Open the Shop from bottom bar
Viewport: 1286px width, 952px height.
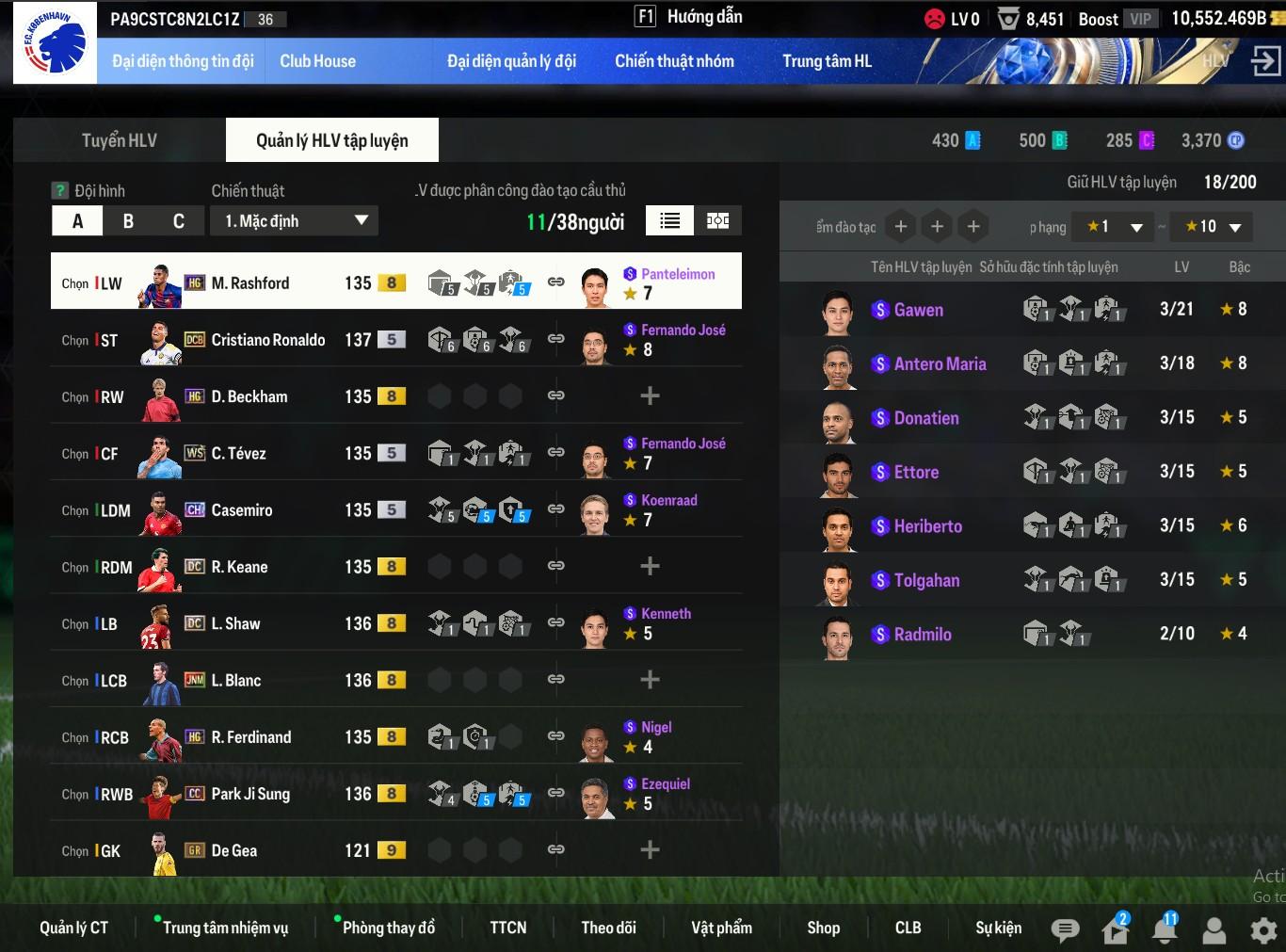pyautogui.click(x=823, y=928)
